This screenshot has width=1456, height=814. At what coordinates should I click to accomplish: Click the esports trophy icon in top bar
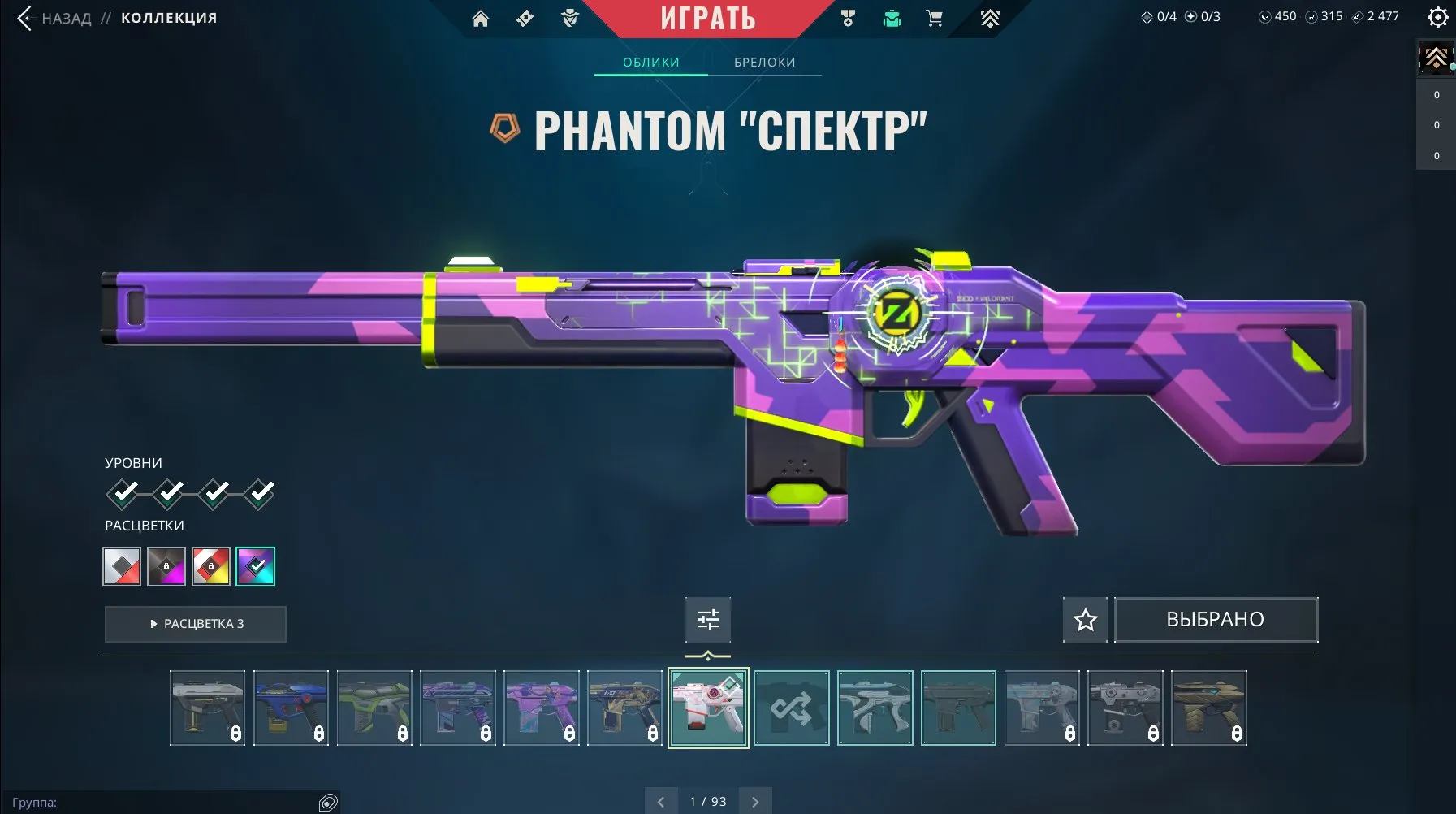[849, 18]
